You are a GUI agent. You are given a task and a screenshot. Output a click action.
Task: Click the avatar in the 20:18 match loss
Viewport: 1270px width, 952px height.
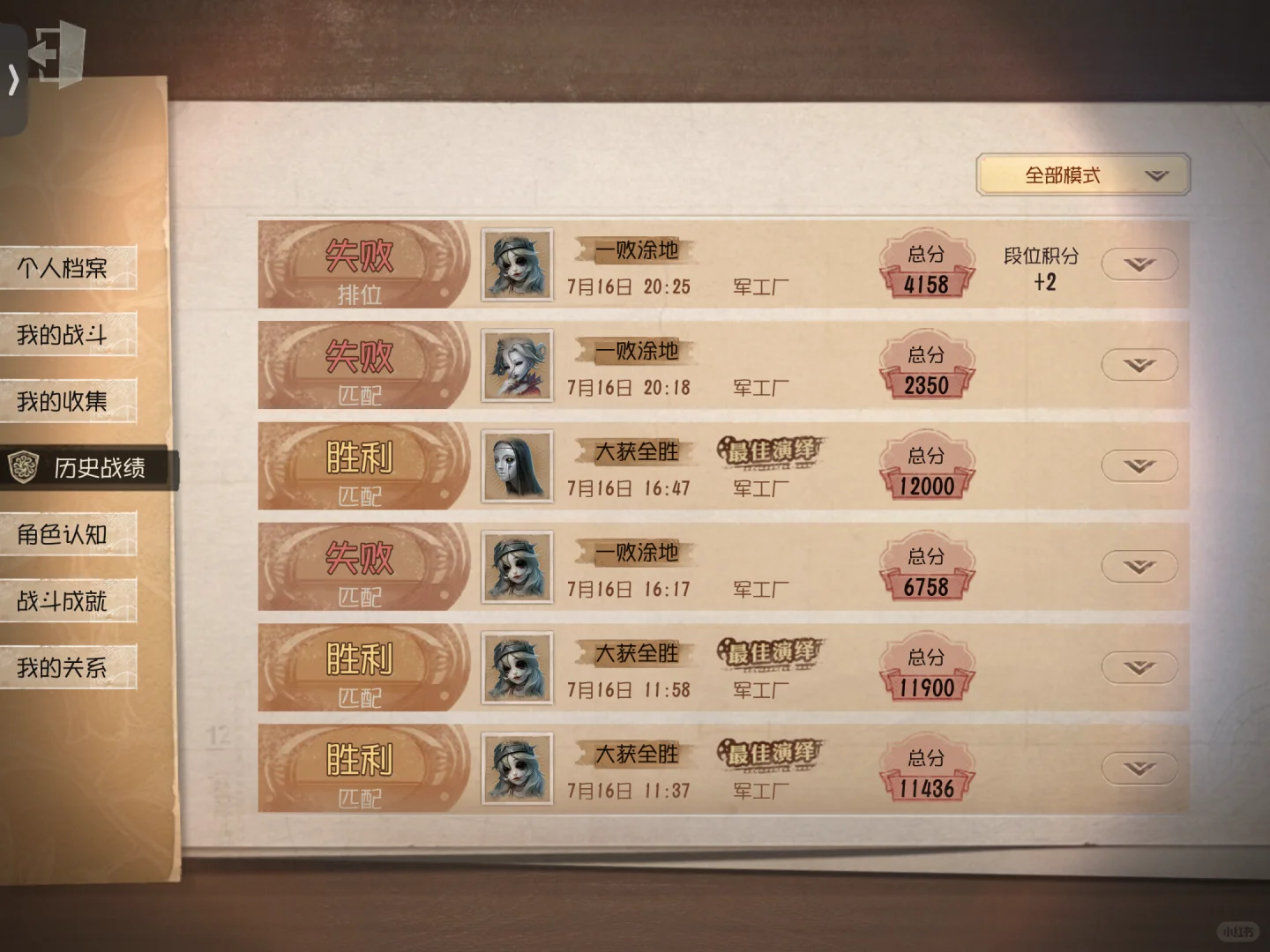[516, 364]
